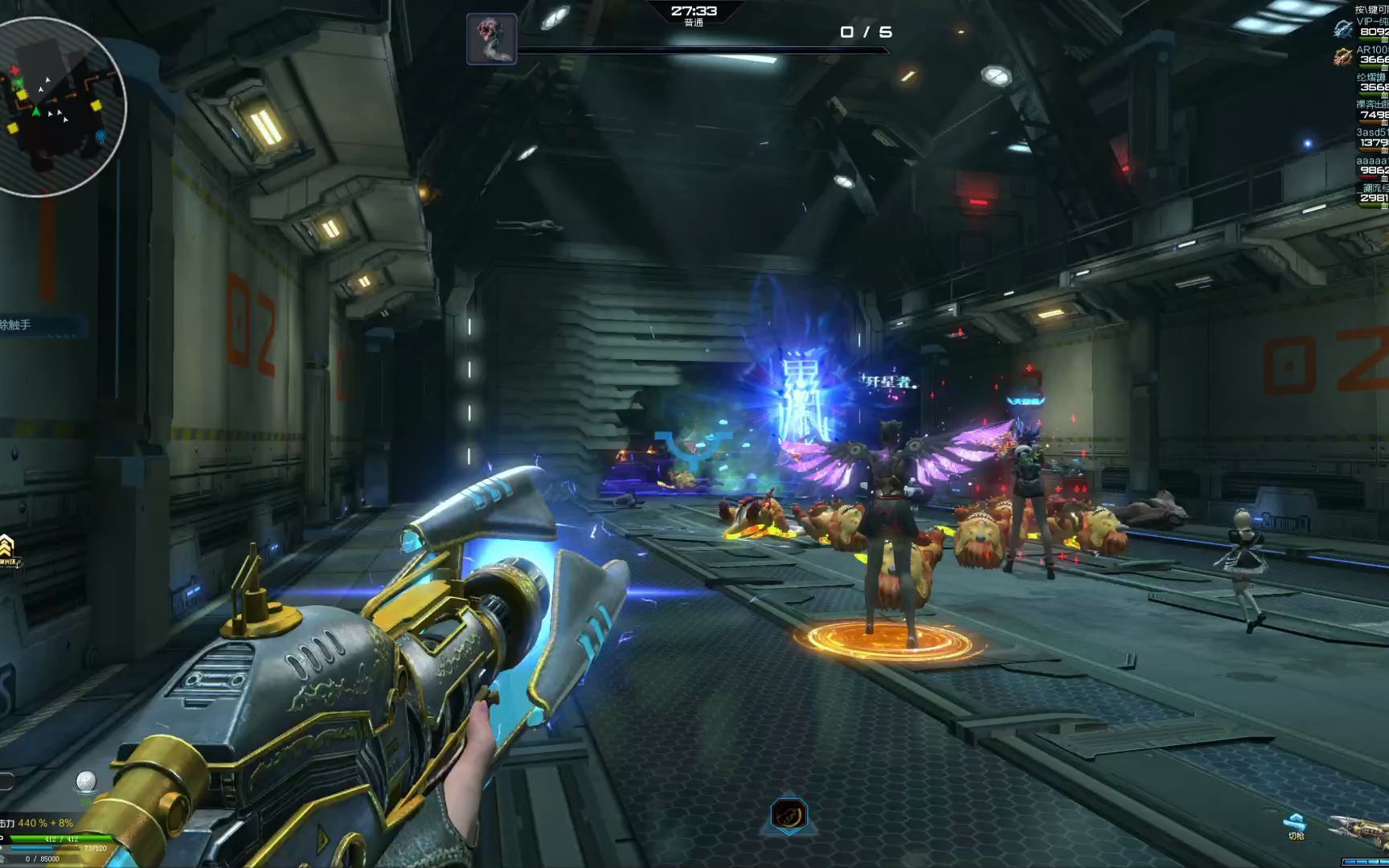Click the orange weapon badge icon

click(1342, 56)
